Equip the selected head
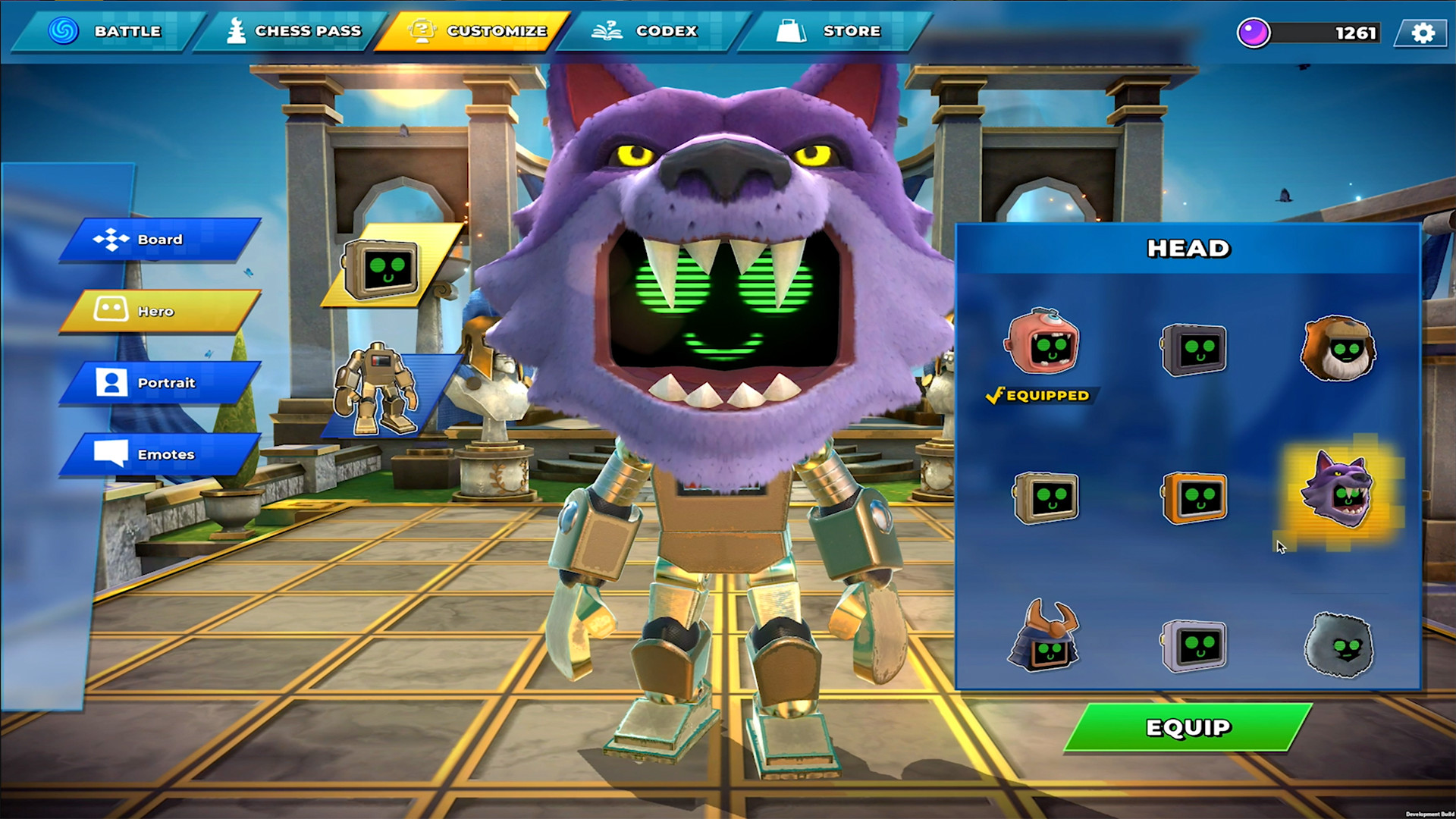The image size is (1456, 819). (1188, 728)
